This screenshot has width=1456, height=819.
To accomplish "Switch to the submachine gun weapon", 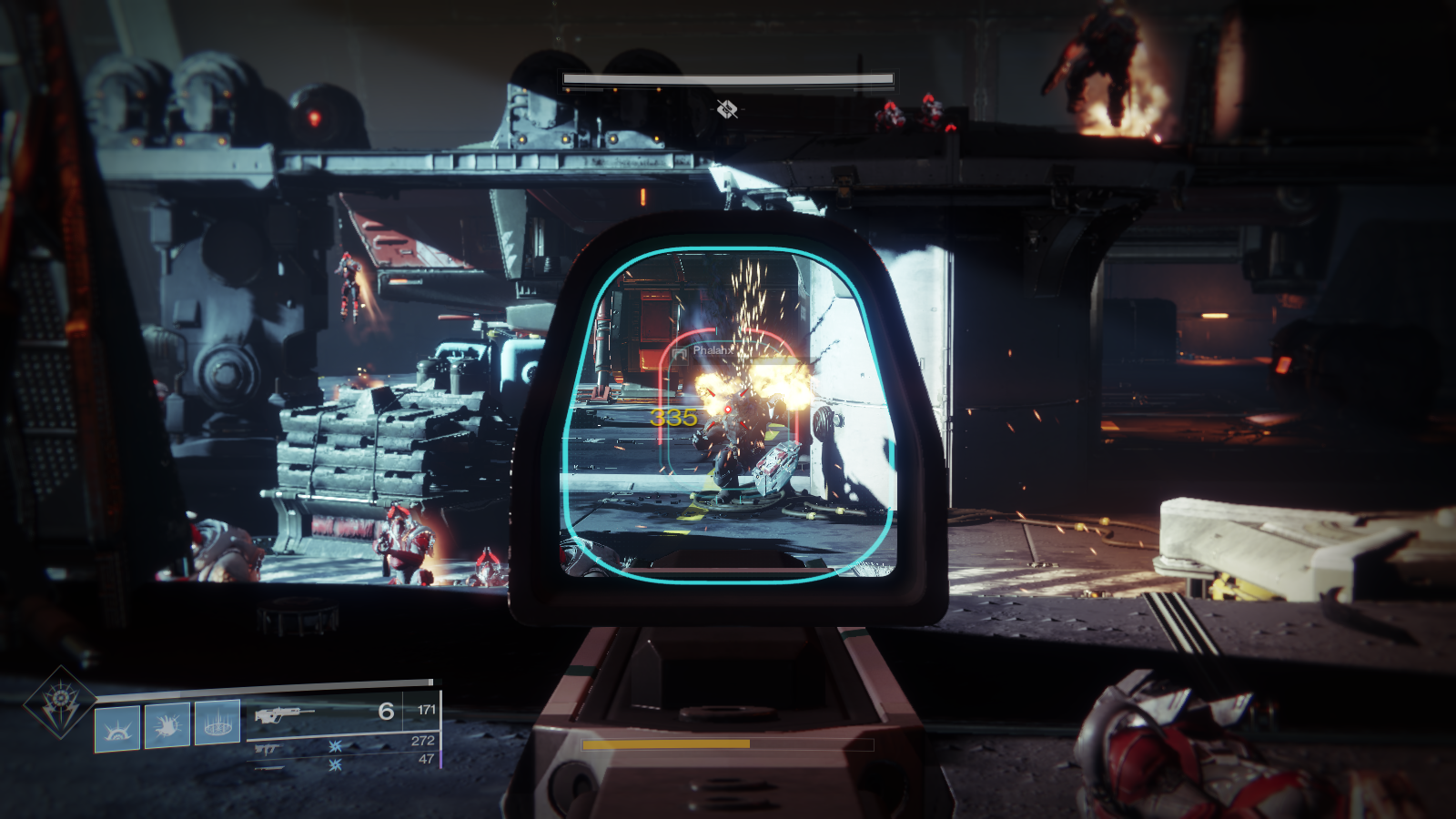I will (x=268, y=750).
